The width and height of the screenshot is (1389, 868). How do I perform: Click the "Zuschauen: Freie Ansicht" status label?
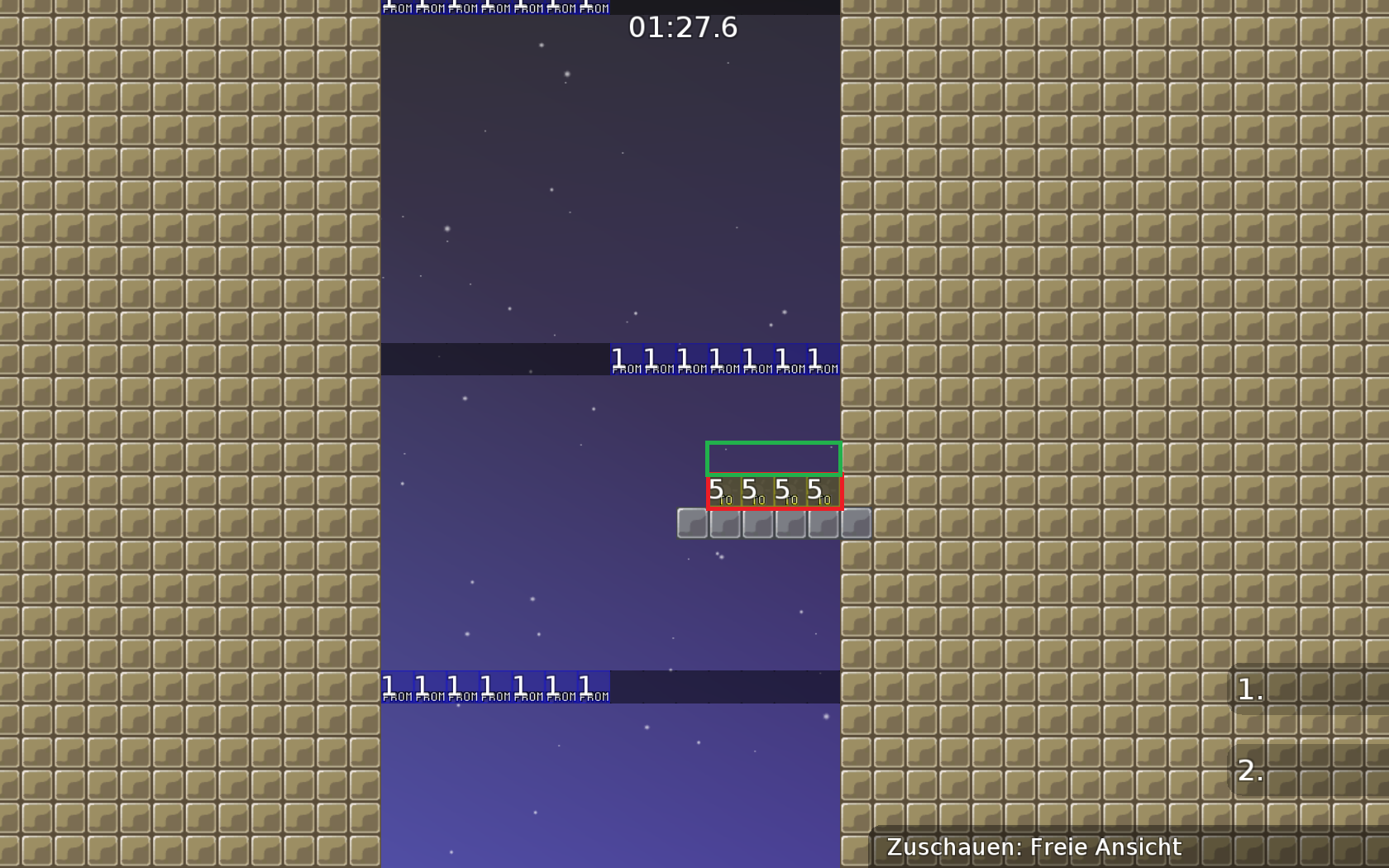(1033, 847)
